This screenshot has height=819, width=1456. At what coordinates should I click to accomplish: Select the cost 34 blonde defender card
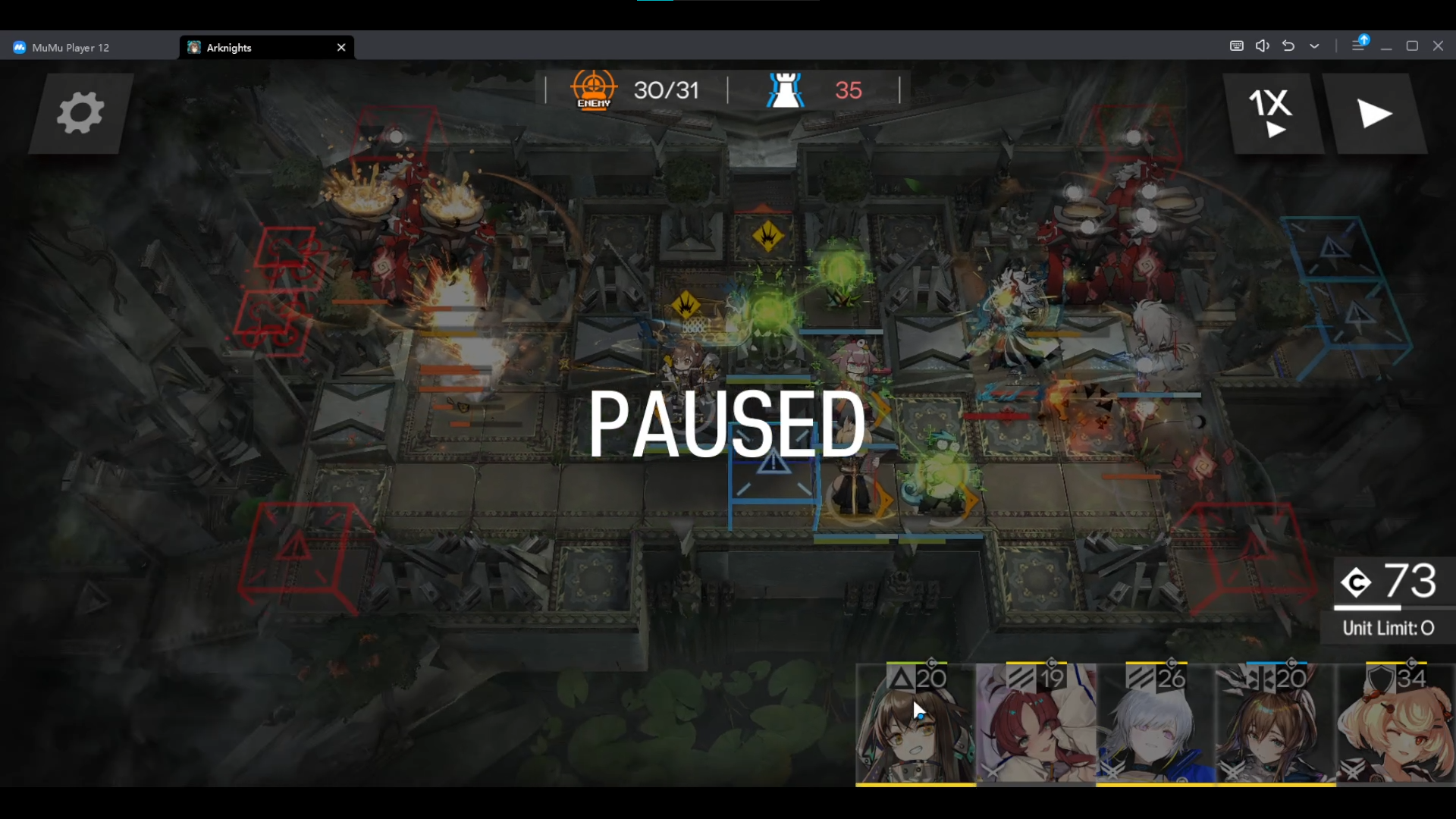[x=1395, y=724]
